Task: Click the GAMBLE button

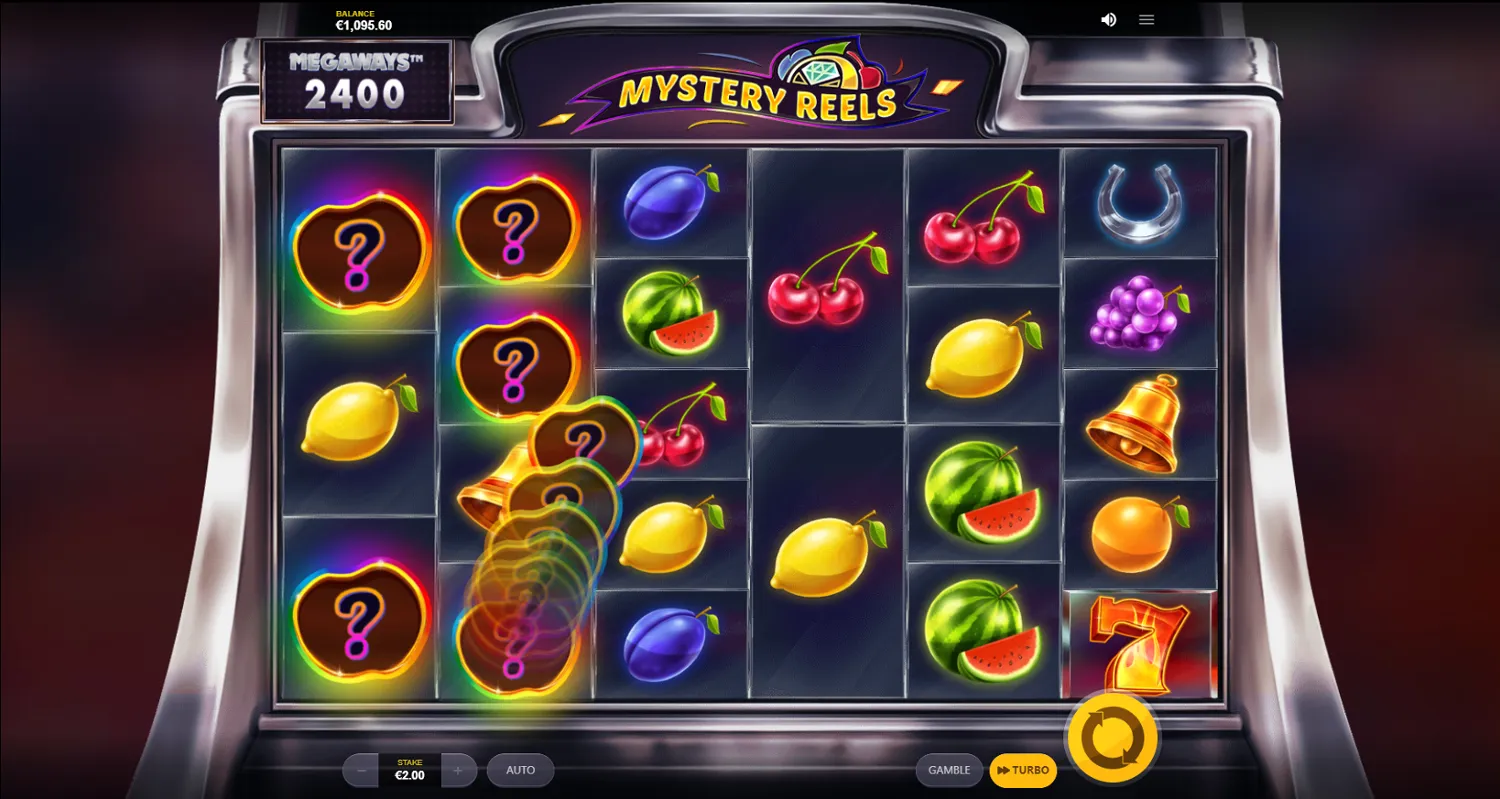Action: tap(948, 770)
